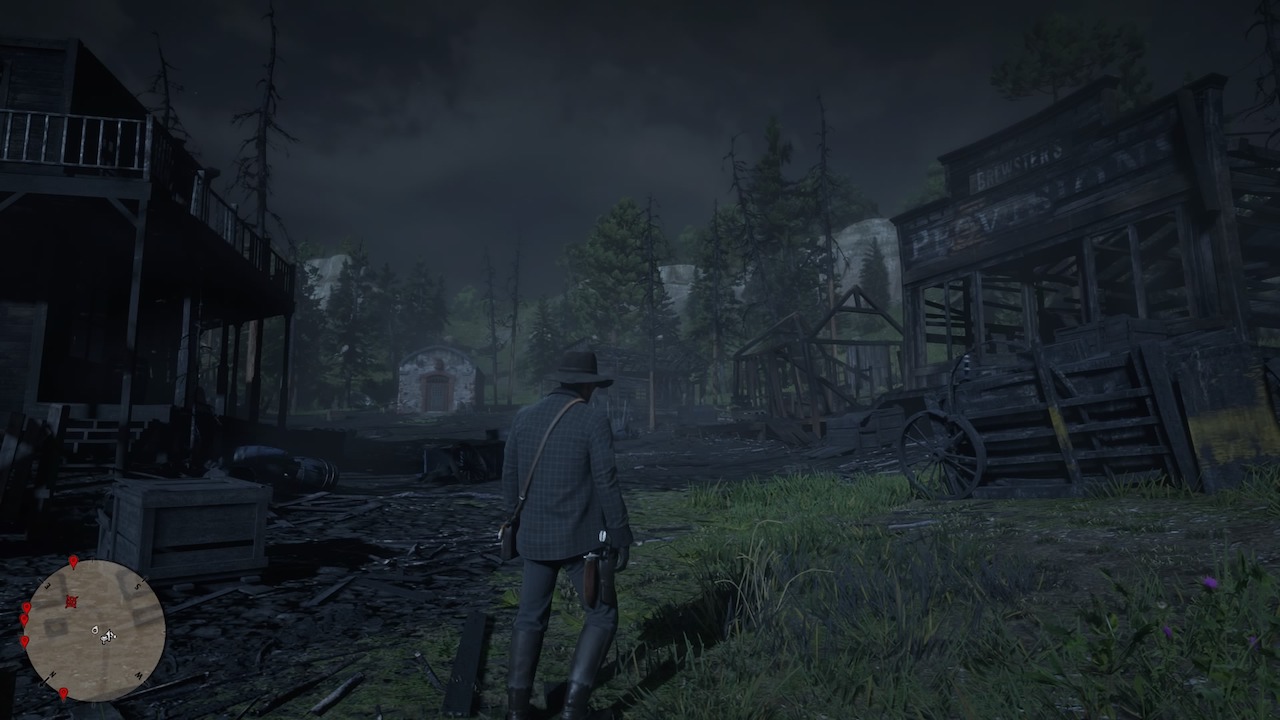This screenshot has height=720, width=1280.
Task: Click the letter N on the minimap compass
Action: (52, 674)
